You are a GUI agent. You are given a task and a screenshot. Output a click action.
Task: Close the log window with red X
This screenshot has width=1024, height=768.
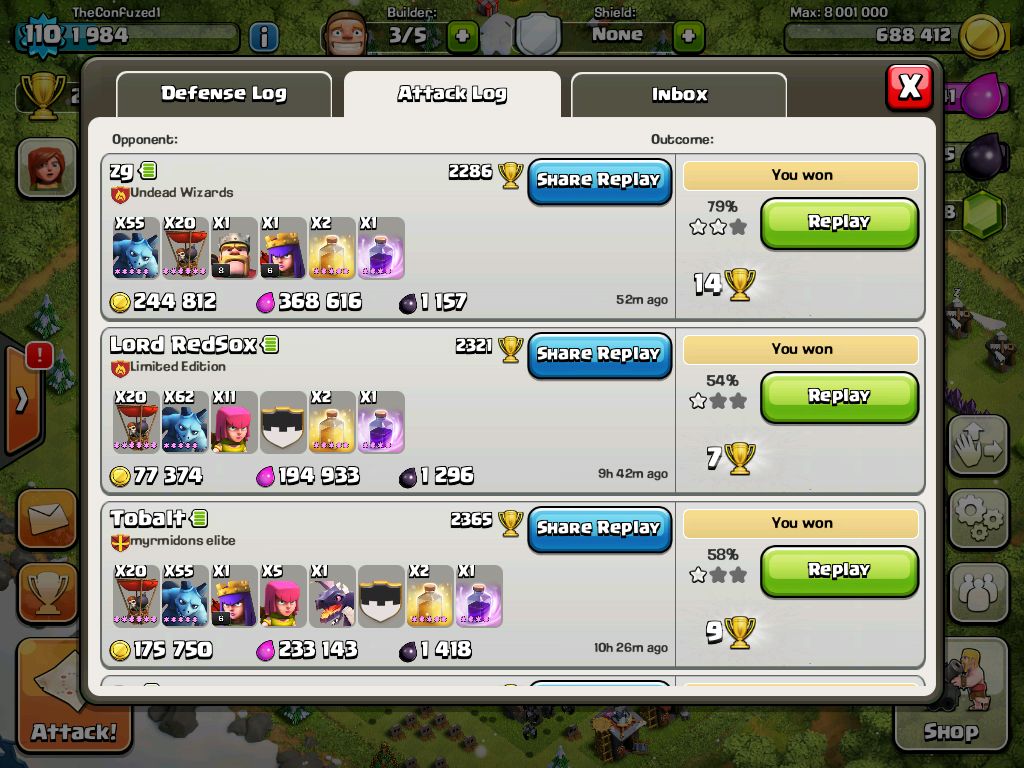(x=909, y=87)
